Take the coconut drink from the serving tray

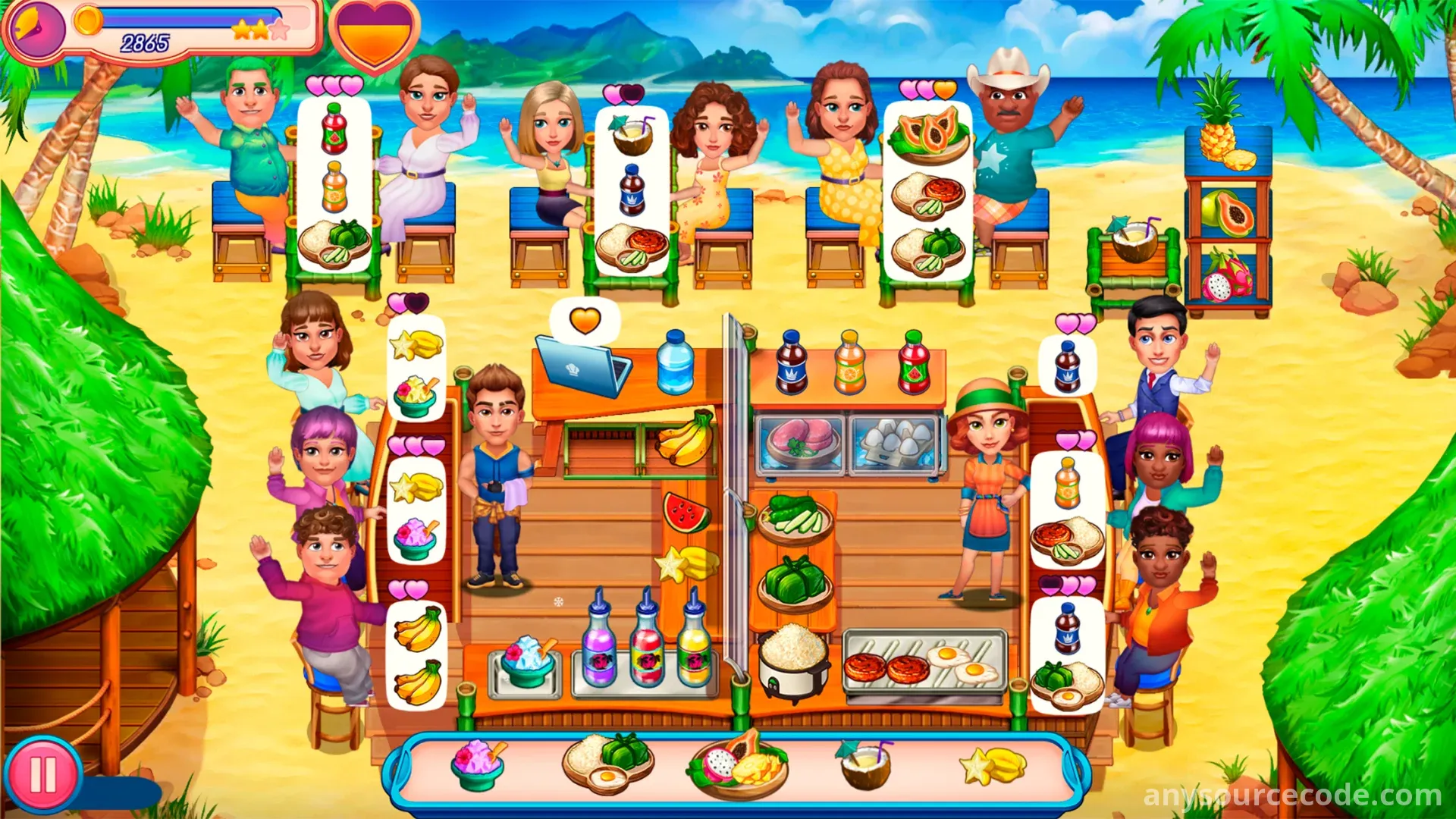click(866, 764)
